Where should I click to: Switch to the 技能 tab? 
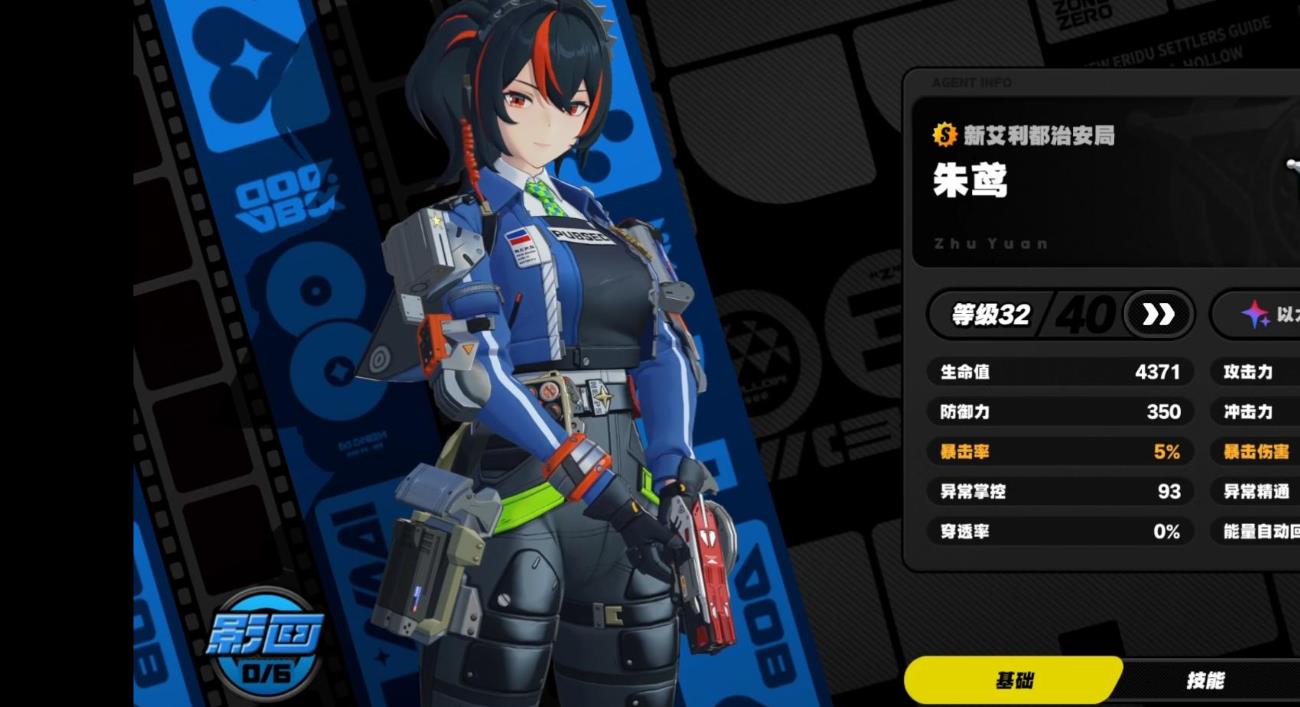(1205, 681)
